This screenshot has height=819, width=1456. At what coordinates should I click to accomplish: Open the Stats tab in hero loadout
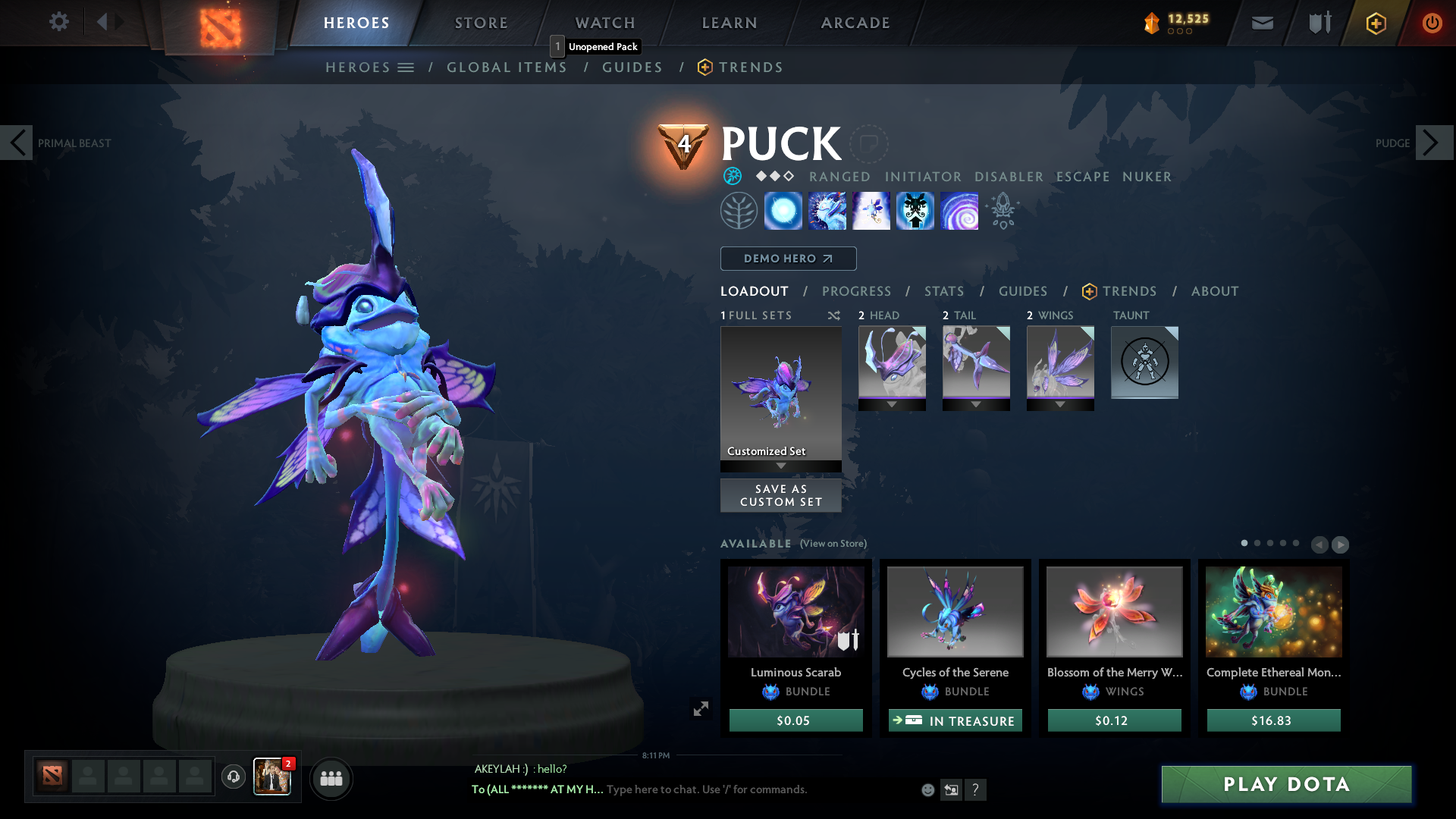pos(943,291)
